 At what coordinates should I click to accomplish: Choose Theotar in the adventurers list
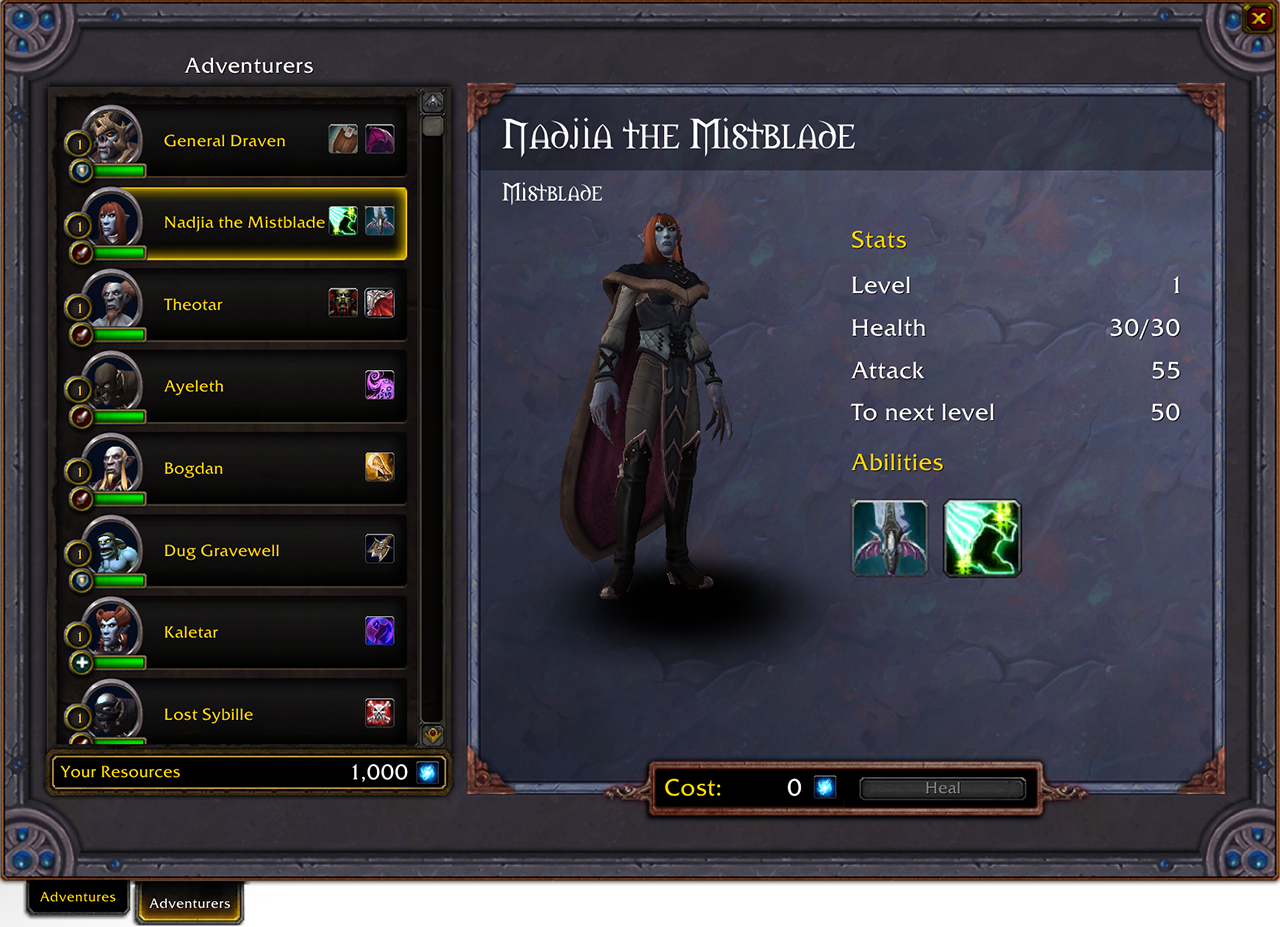click(x=193, y=305)
